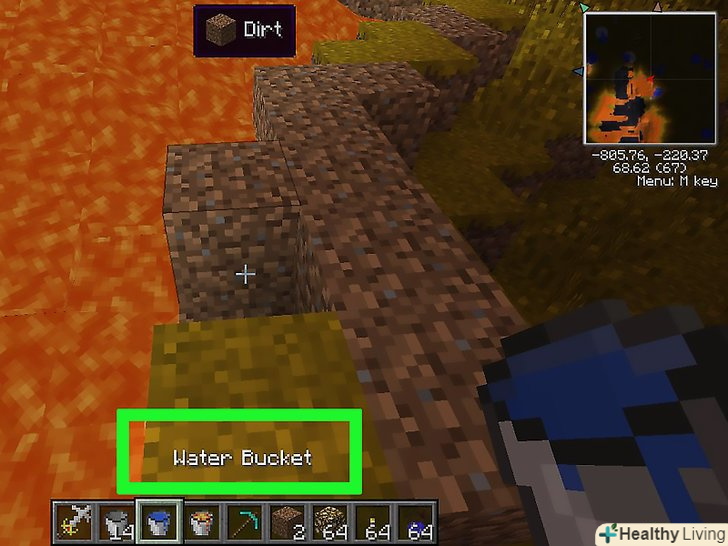The width and height of the screenshot is (728, 546).
Task: Select the bow hotbar slot
Action: (73, 522)
